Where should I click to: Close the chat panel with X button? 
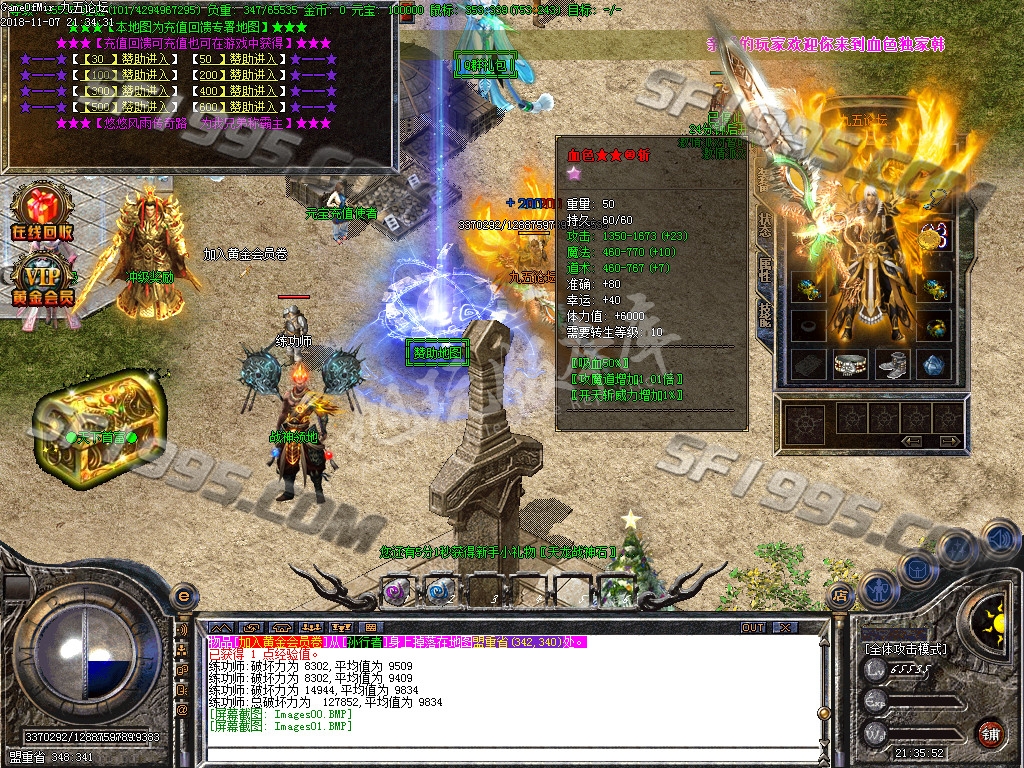(x=784, y=628)
